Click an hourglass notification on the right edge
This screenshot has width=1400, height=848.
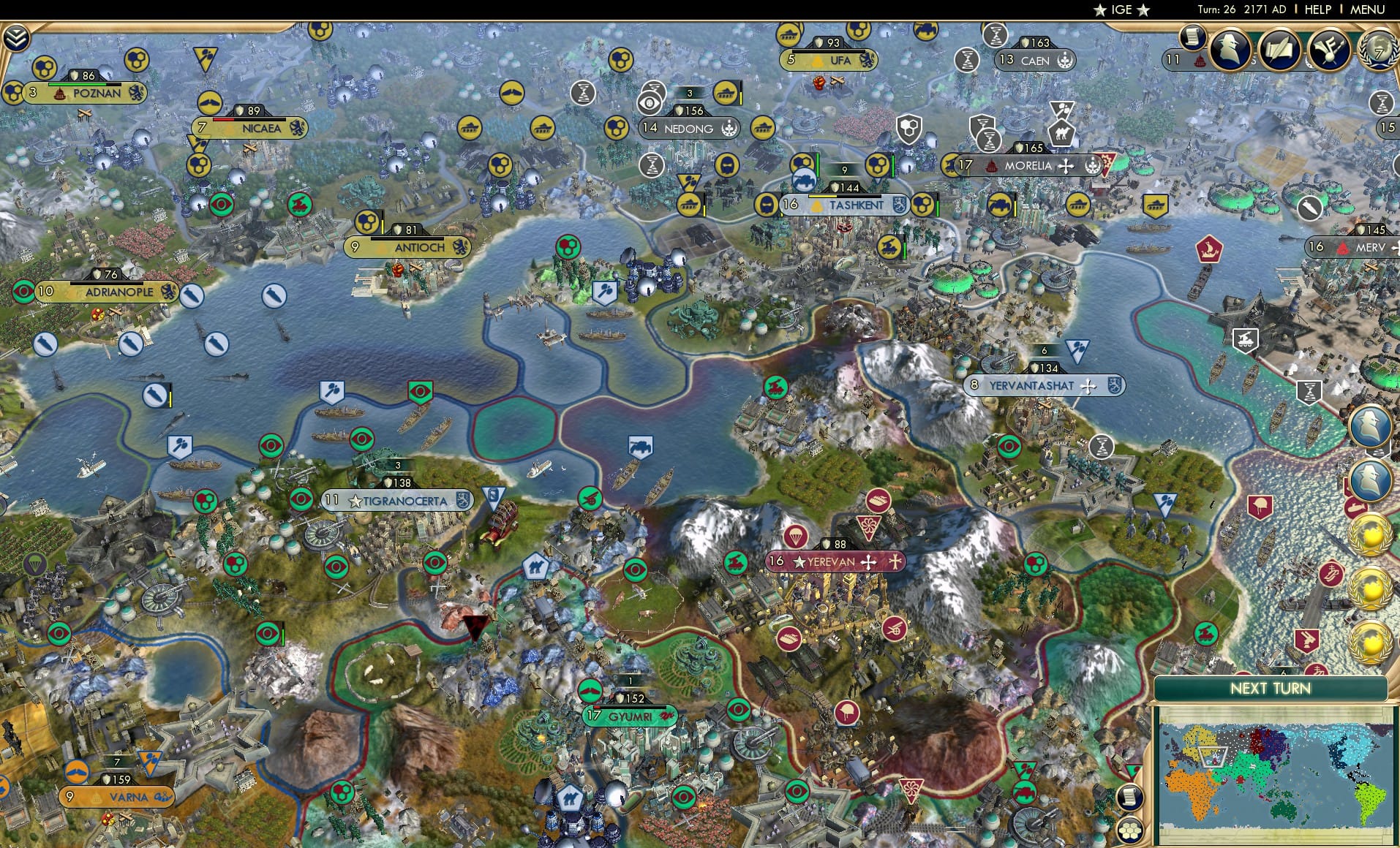1382,104
